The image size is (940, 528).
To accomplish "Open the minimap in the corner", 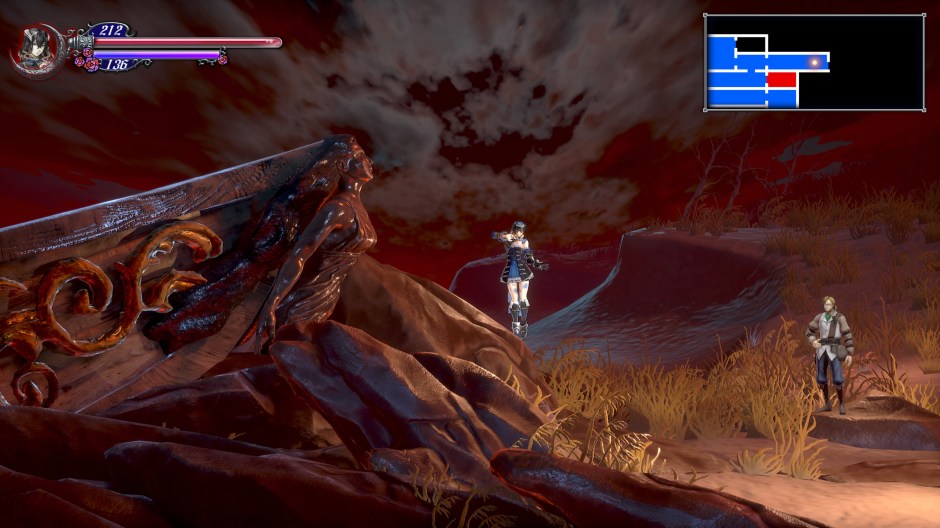I will click(x=814, y=62).
